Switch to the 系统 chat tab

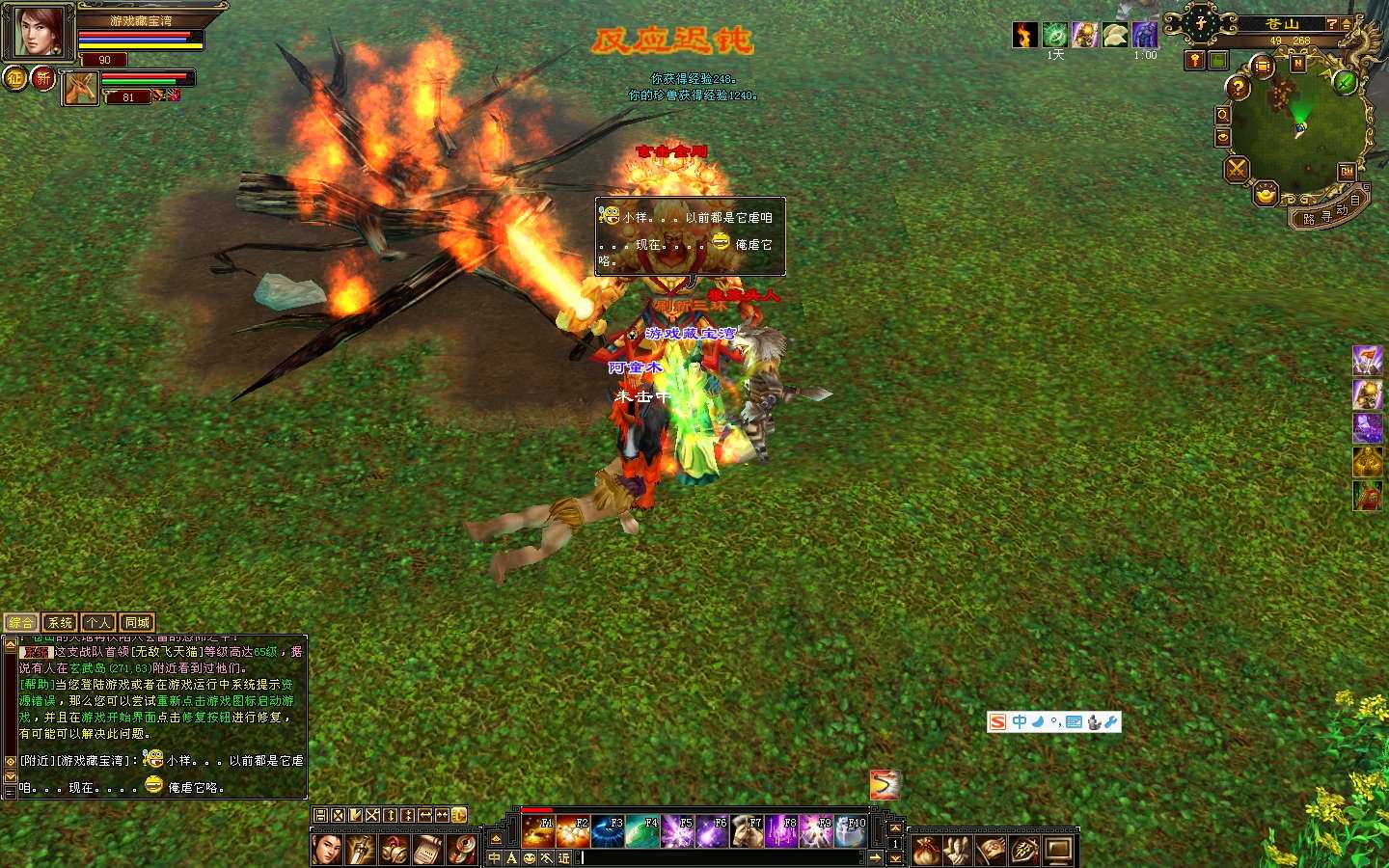60,623
